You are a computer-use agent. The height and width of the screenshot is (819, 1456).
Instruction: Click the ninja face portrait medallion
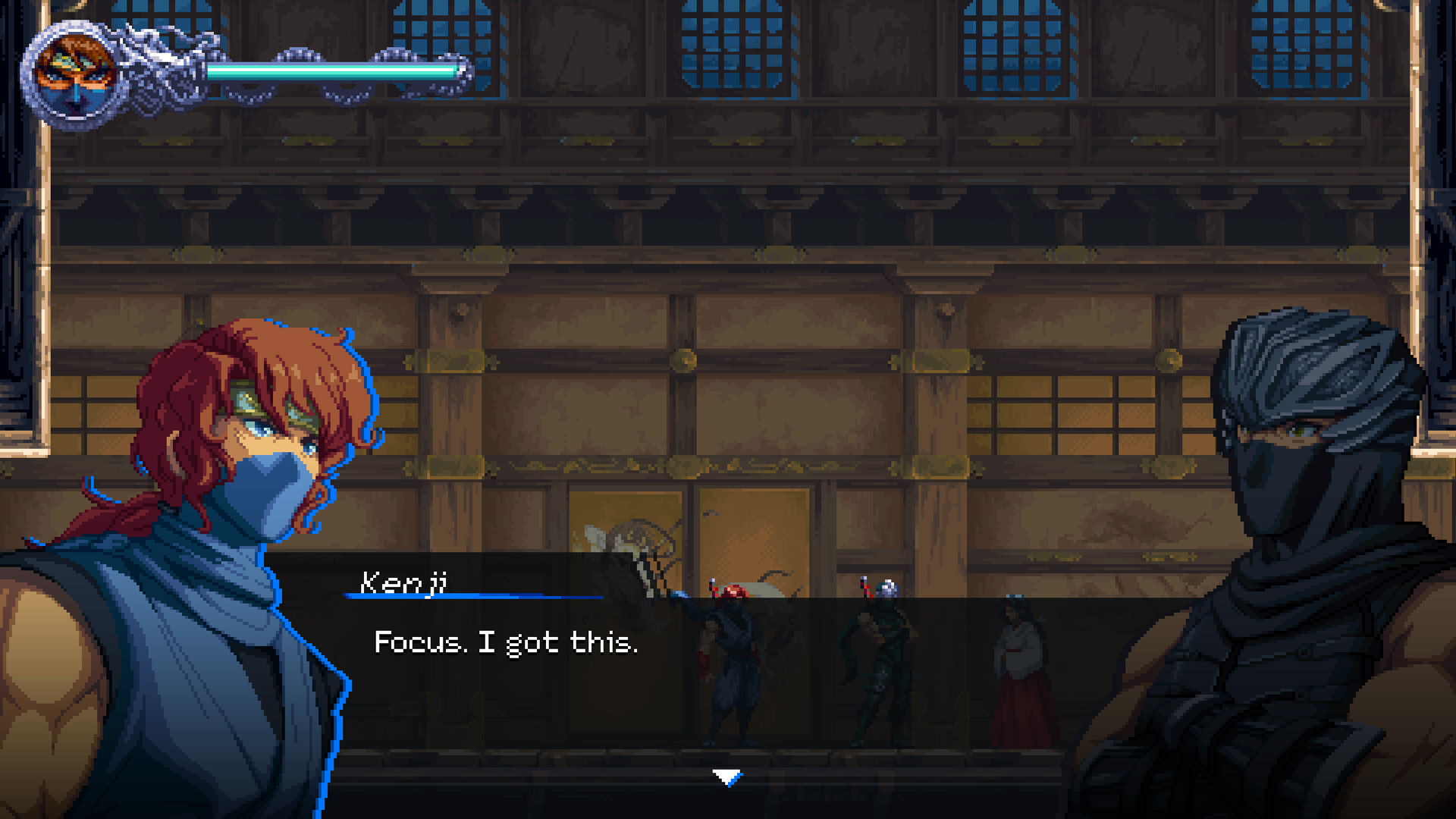click(76, 72)
